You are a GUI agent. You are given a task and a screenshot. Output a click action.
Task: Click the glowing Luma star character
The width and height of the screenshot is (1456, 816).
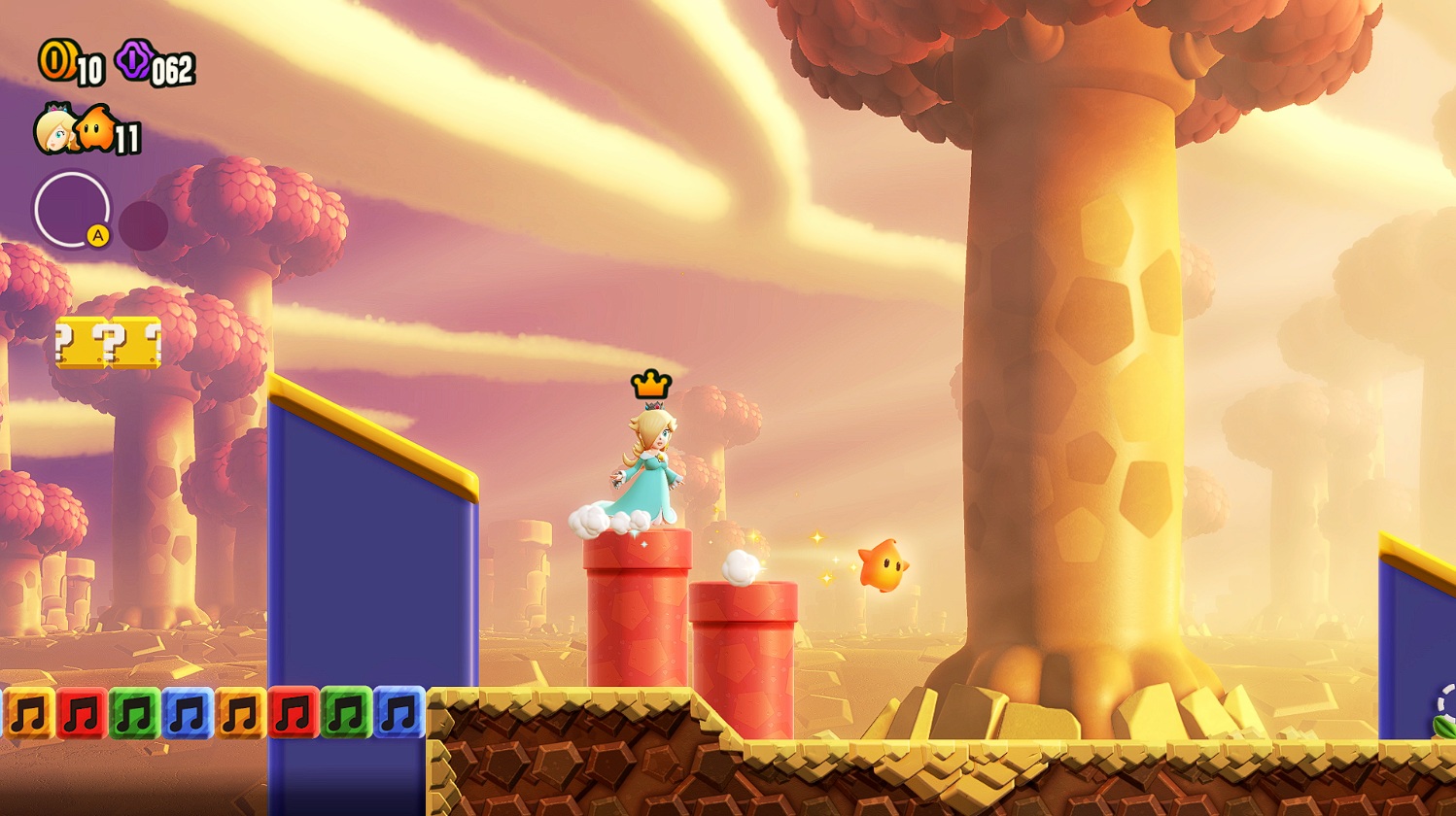884,565
